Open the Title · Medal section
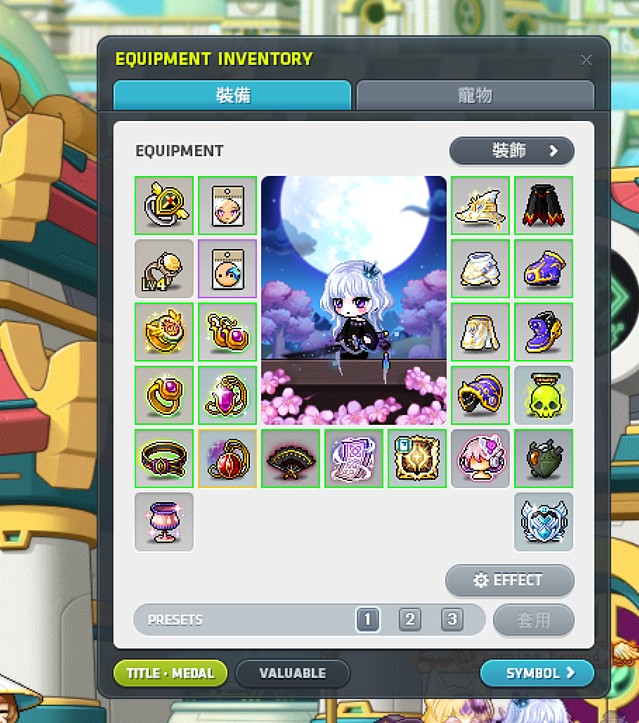 171,673
